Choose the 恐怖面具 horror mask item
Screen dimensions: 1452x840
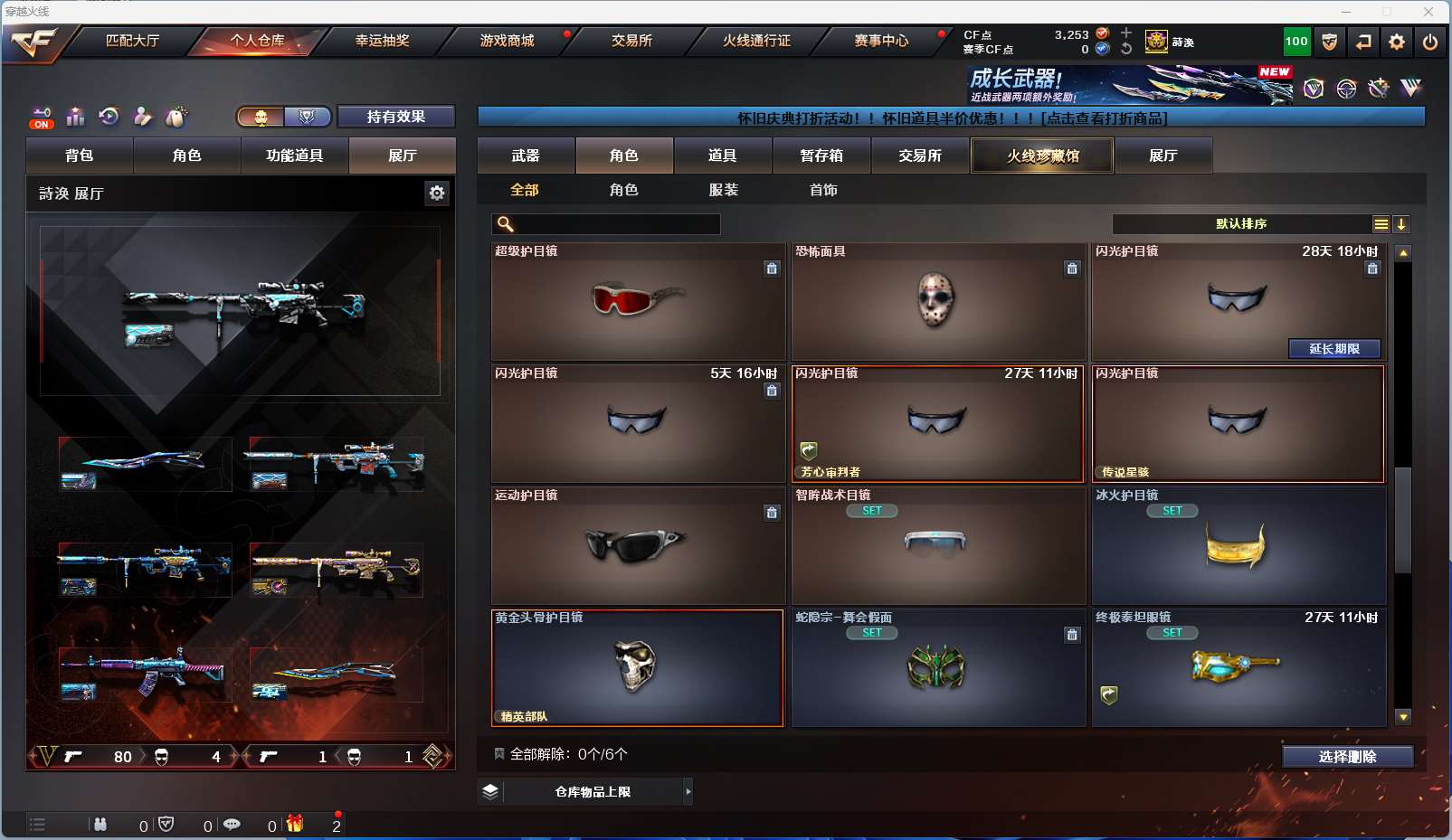tap(937, 301)
